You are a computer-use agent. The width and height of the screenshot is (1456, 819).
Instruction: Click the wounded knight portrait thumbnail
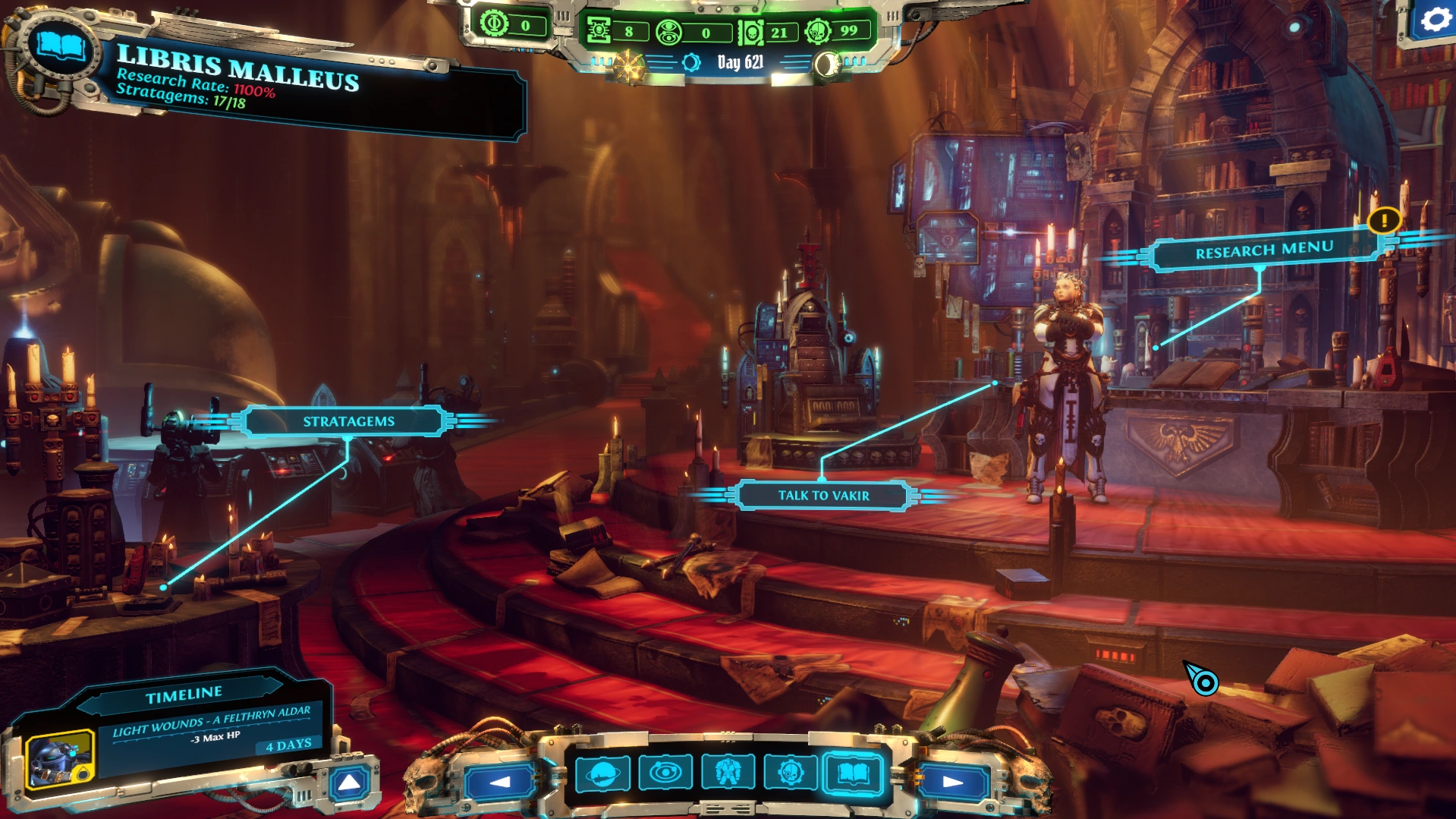tap(59, 759)
